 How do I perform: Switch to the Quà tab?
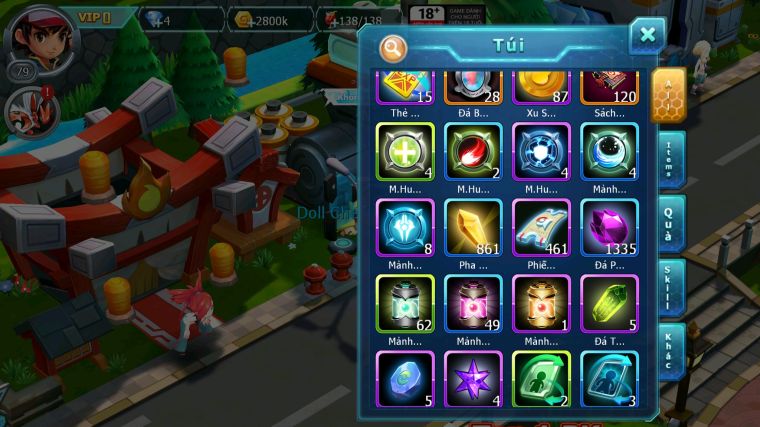pos(669,222)
